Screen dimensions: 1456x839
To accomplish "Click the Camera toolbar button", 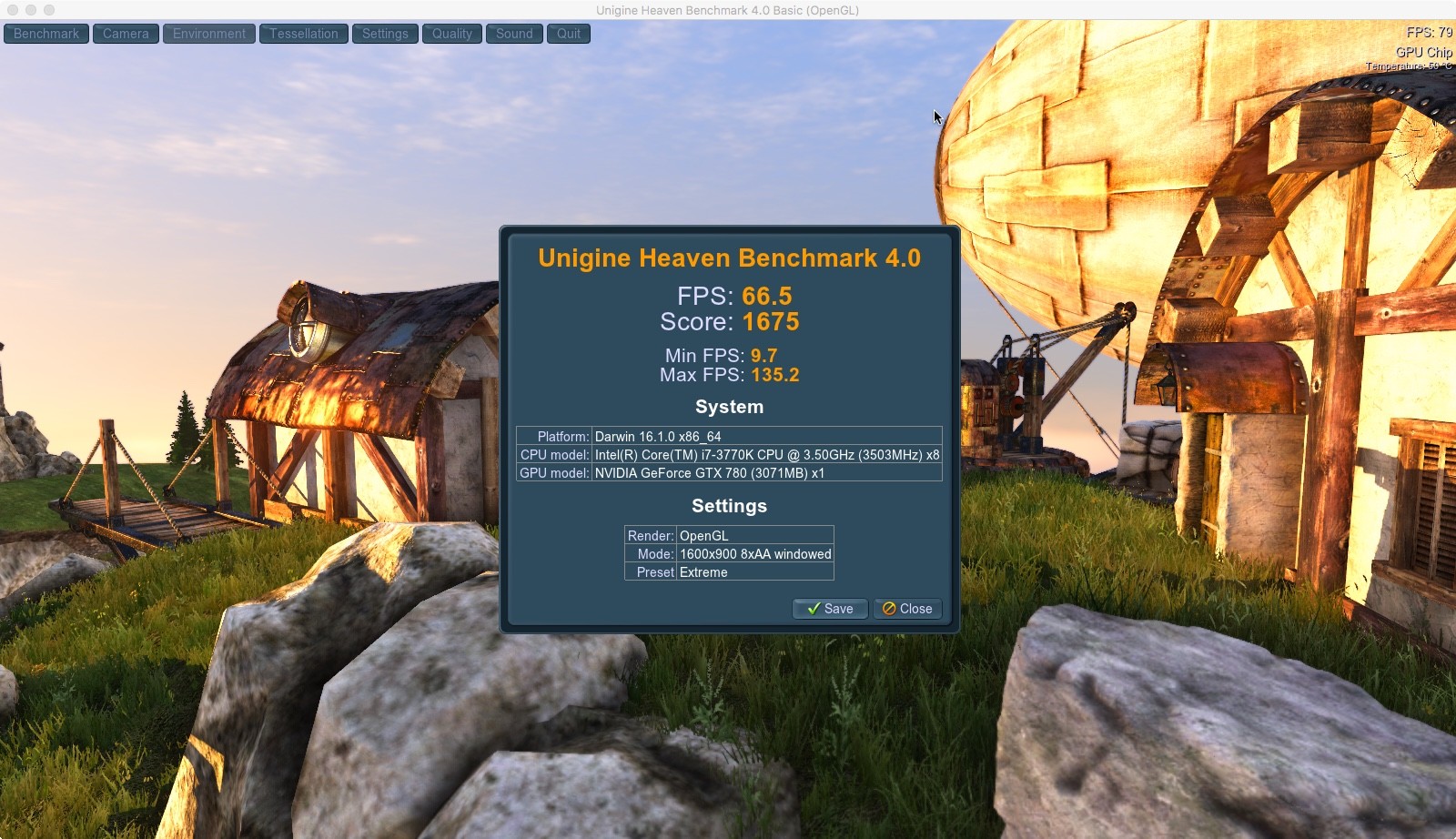I will click(126, 34).
